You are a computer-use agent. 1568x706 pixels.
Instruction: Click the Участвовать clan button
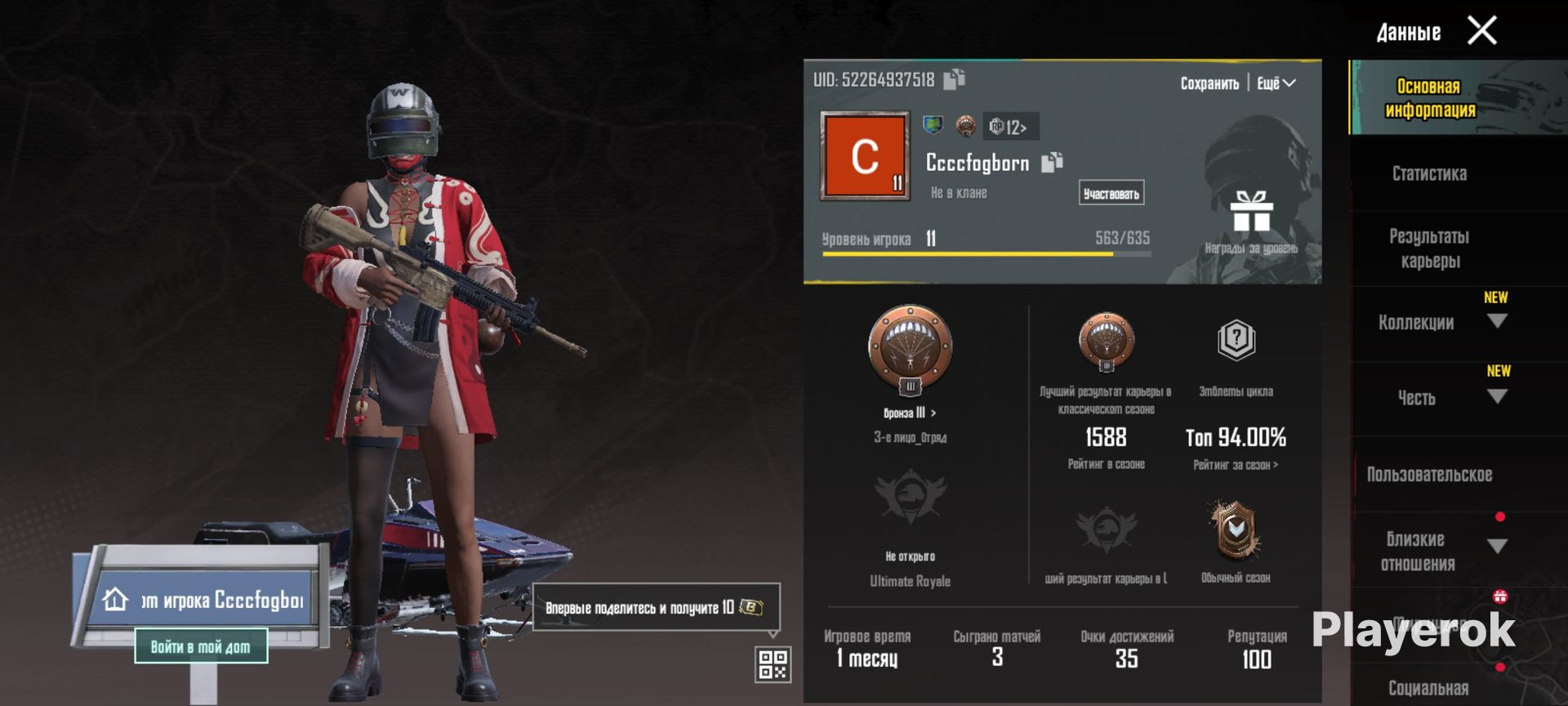[1111, 193]
